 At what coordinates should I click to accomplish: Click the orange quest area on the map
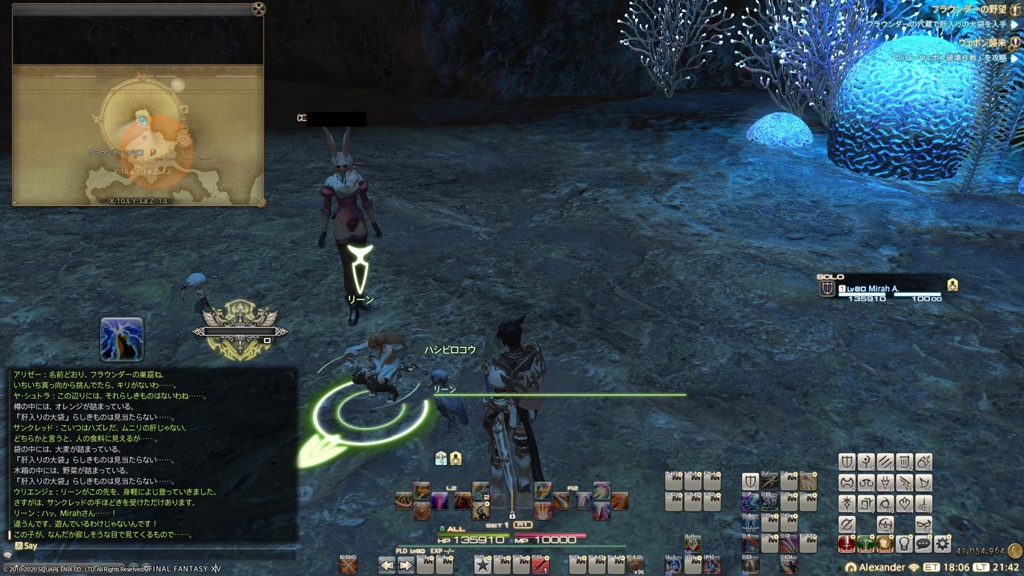click(x=158, y=152)
